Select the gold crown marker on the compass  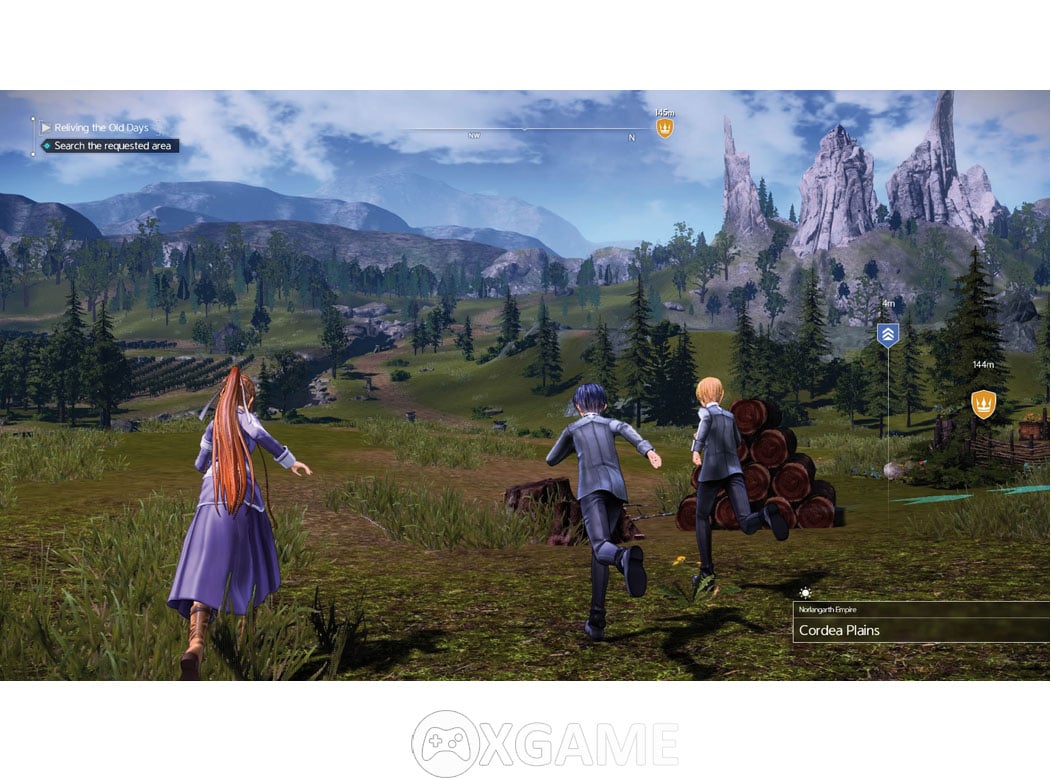point(664,127)
